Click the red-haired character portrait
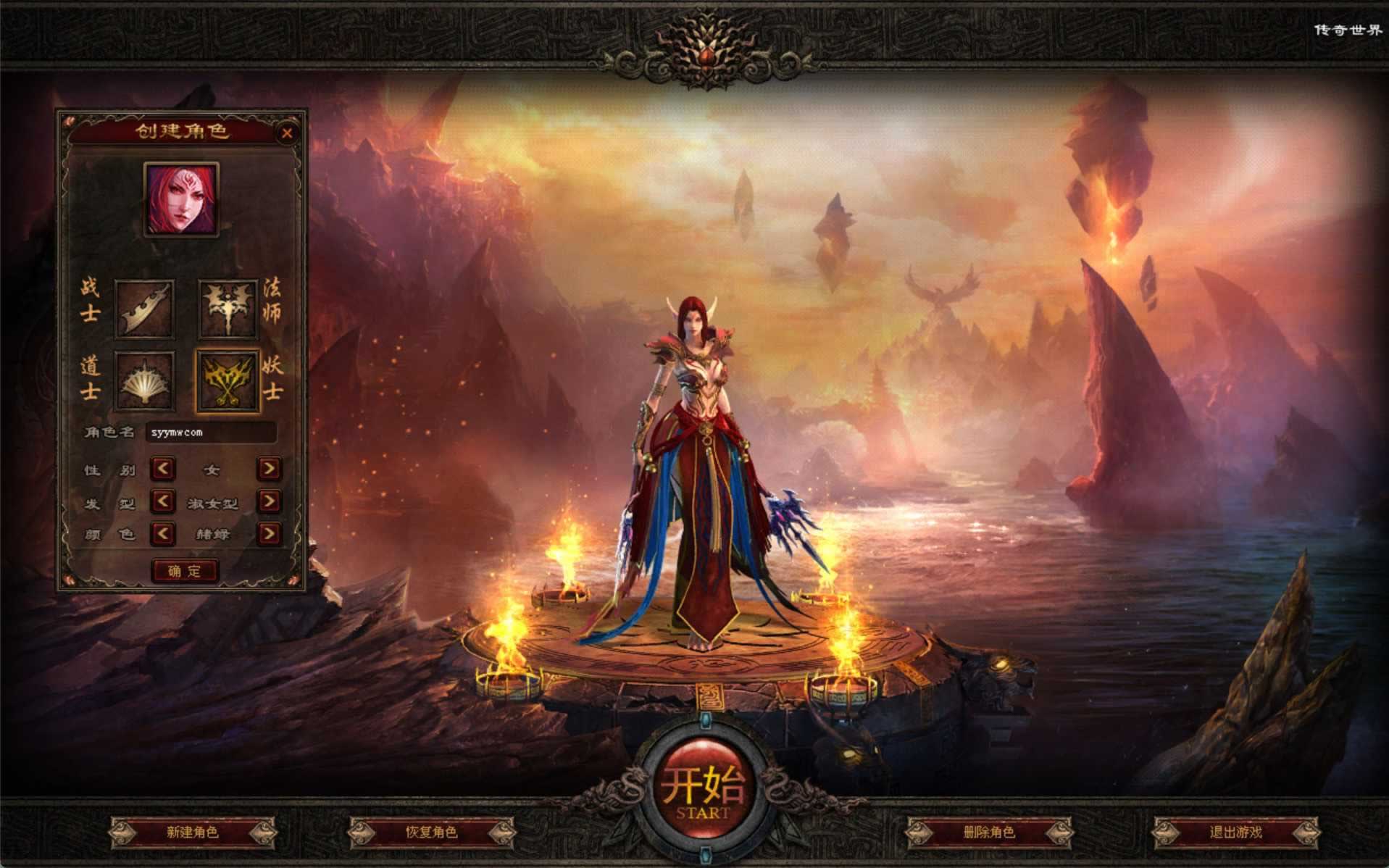This screenshot has height=868, width=1389. tap(181, 199)
